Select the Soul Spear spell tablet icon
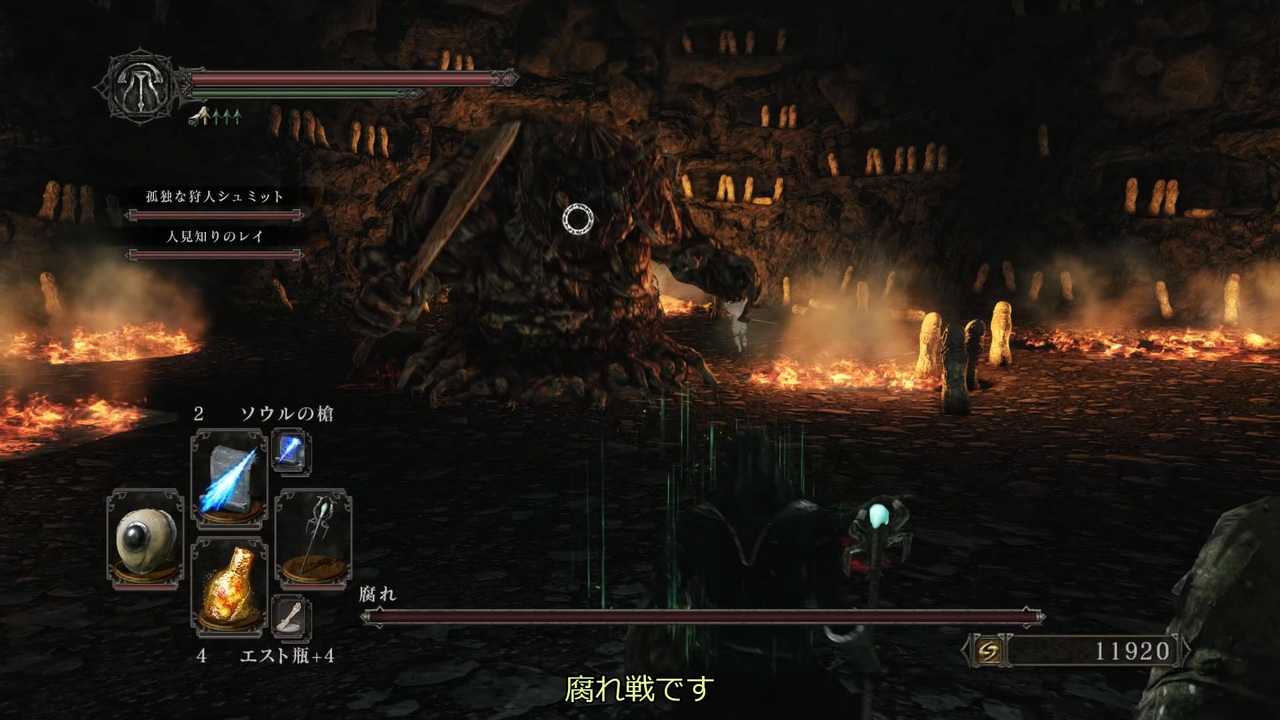The height and width of the screenshot is (720, 1280). pyautogui.click(x=228, y=474)
